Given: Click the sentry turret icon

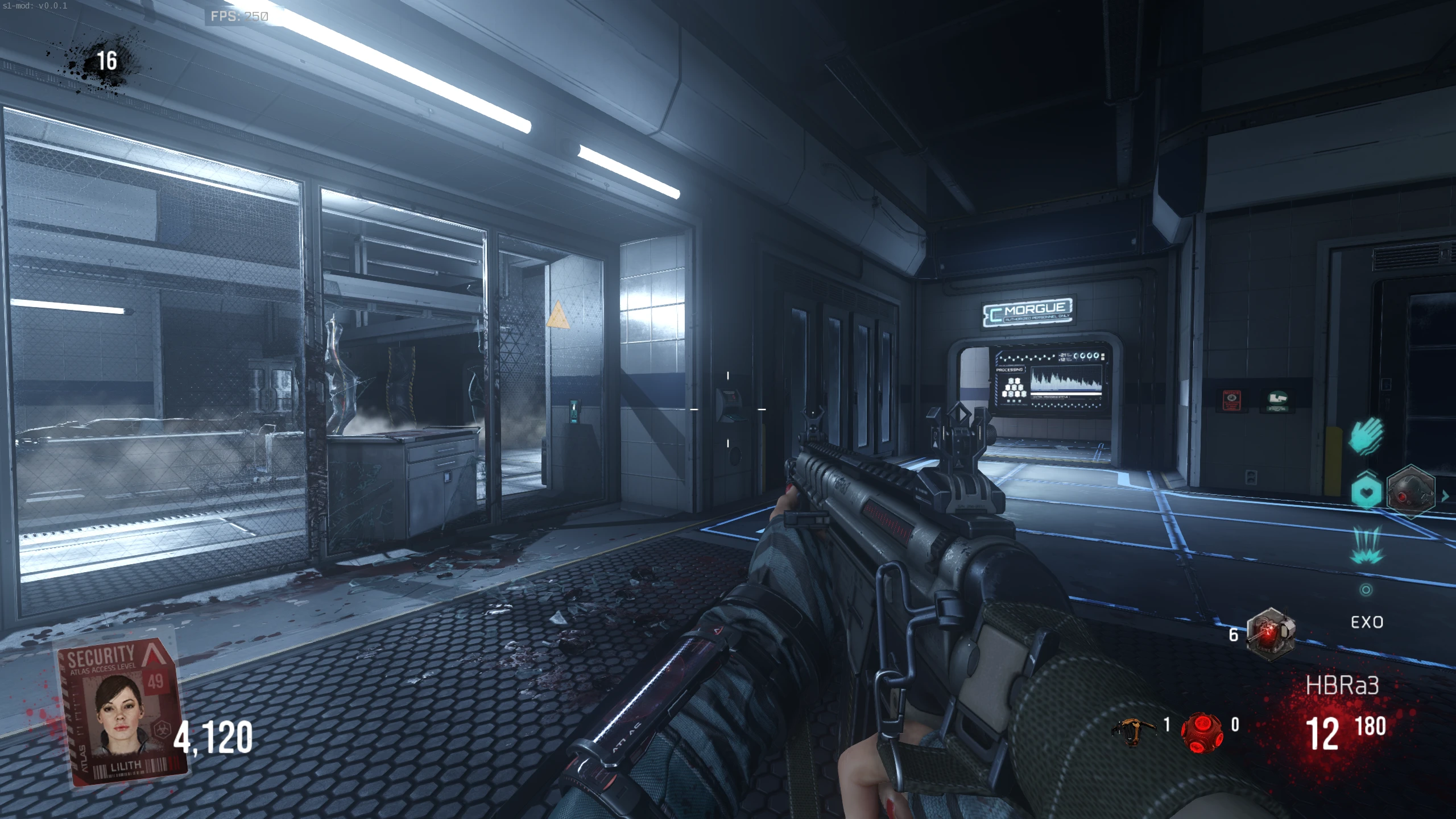Looking at the screenshot, I should (x=1270, y=634).
